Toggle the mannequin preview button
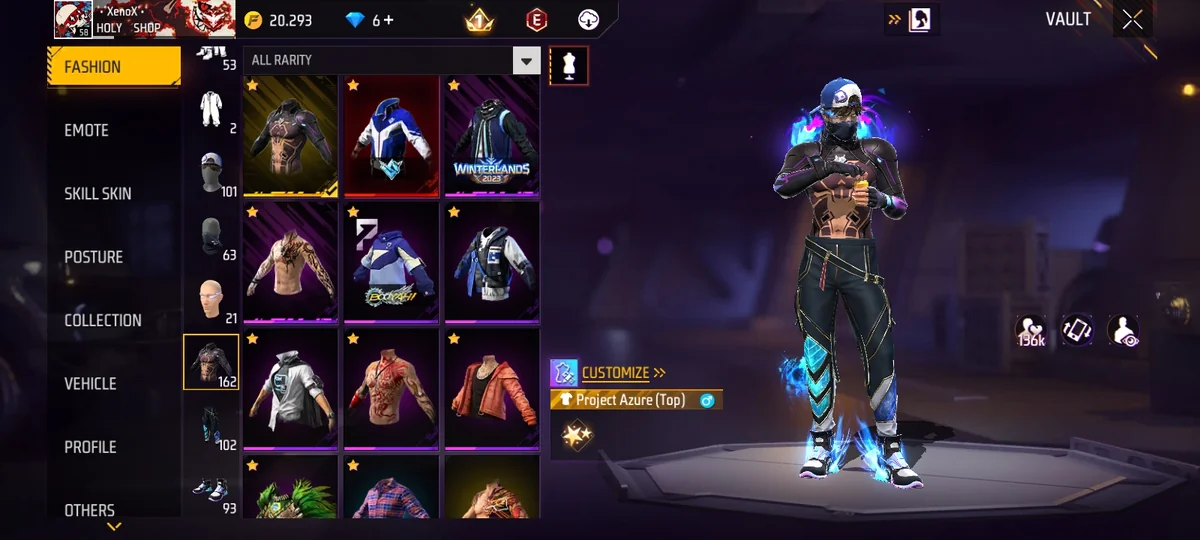This screenshot has height=540, width=1200. pyautogui.click(x=569, y=65)
